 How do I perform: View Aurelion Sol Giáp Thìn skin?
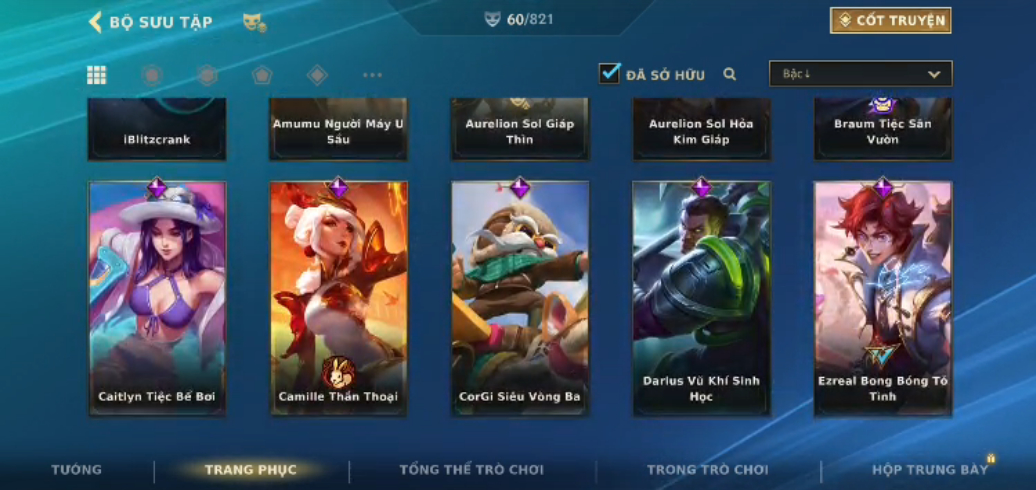[x=520, y=130]
